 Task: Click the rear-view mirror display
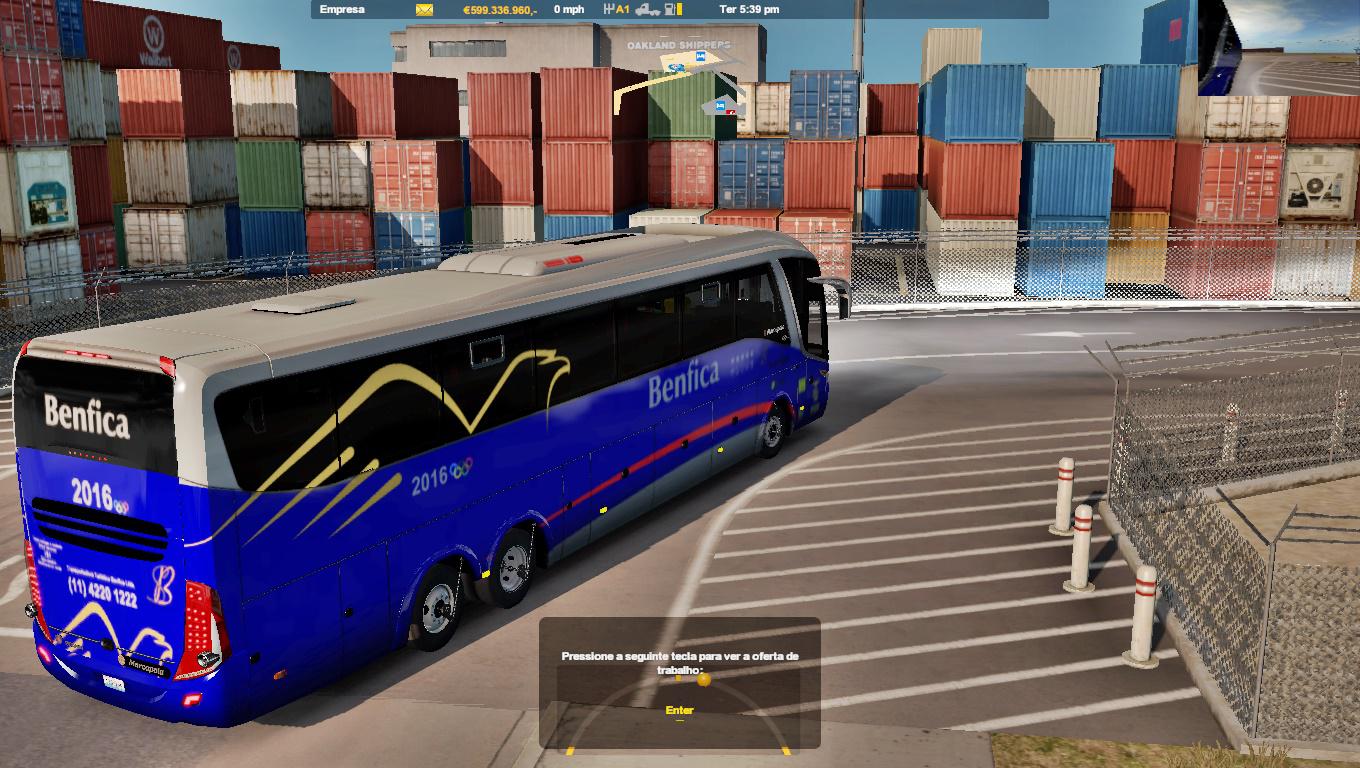(1278, 47)
